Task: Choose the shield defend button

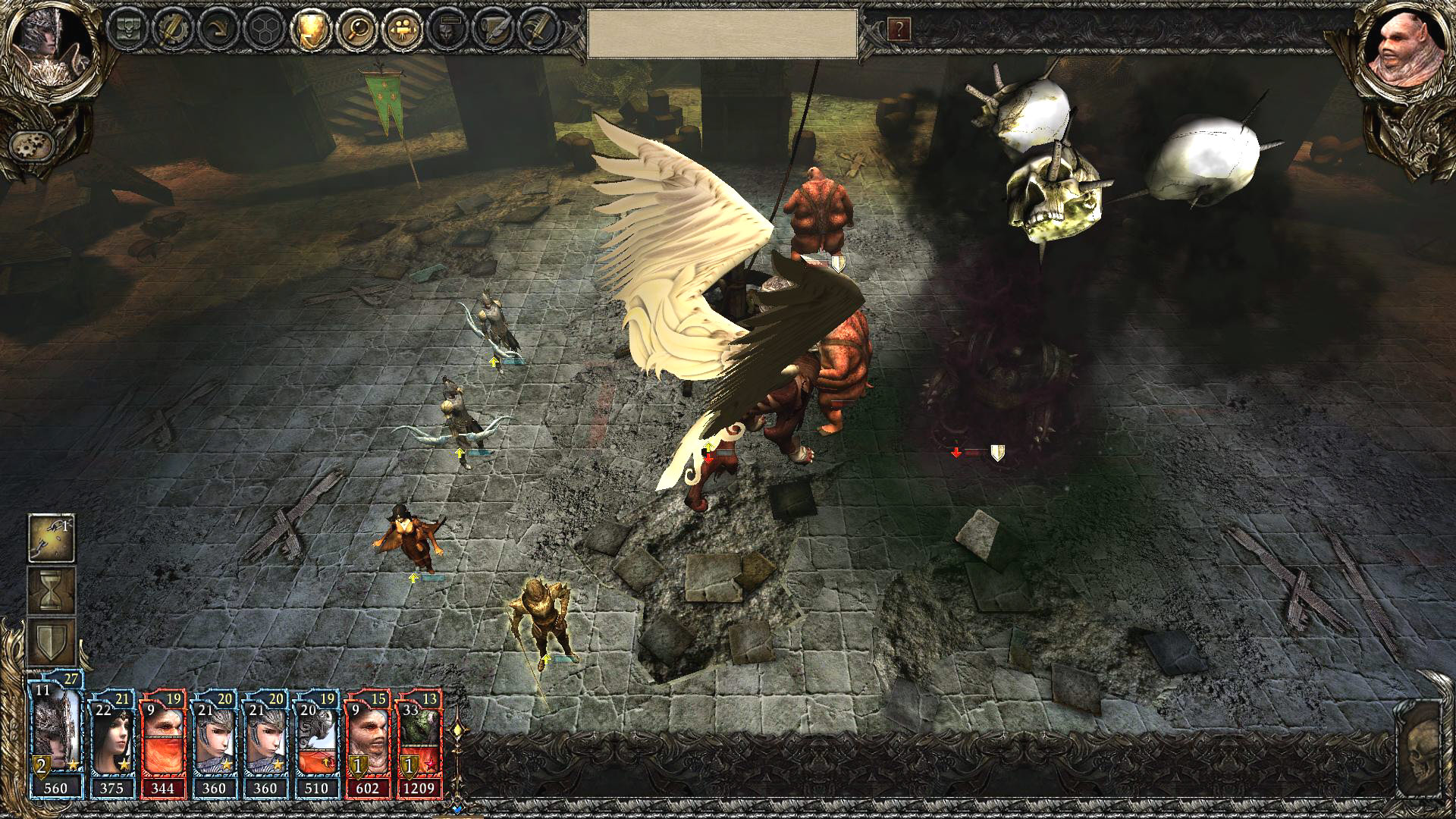Action: click(52, 642)
